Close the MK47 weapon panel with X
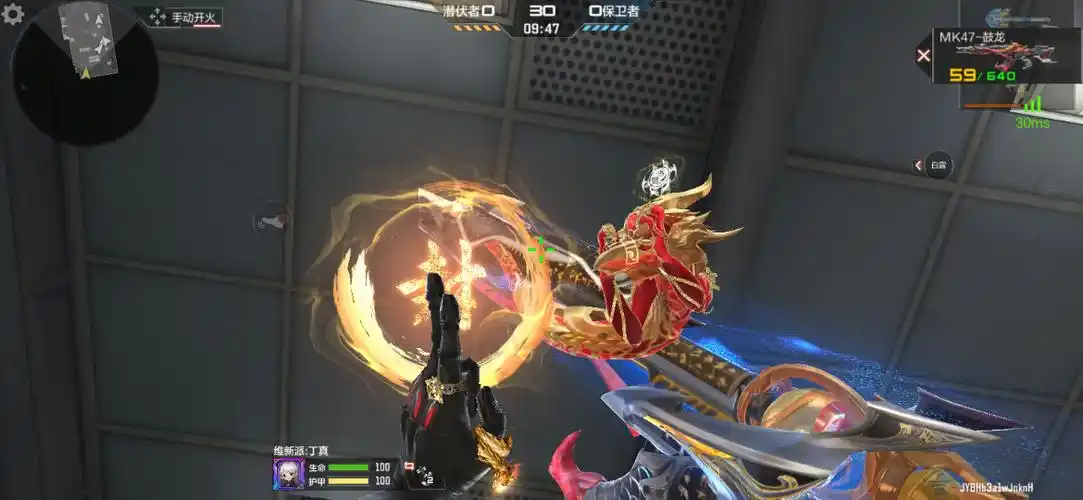This screenshot has height=500, width=1083. pyautogui.click(x=924, y=56)
